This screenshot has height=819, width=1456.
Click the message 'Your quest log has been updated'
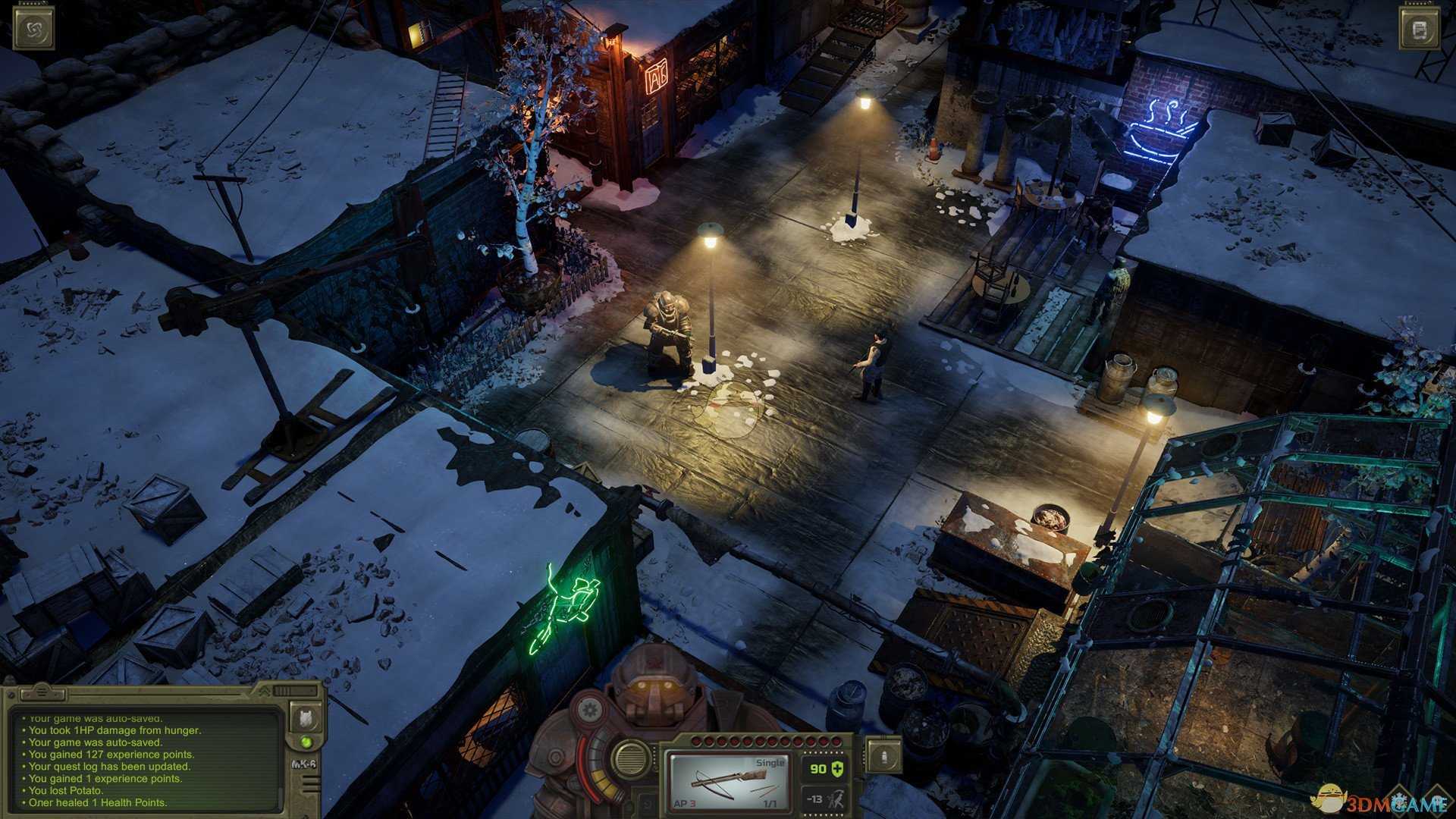tap(108, 767)
